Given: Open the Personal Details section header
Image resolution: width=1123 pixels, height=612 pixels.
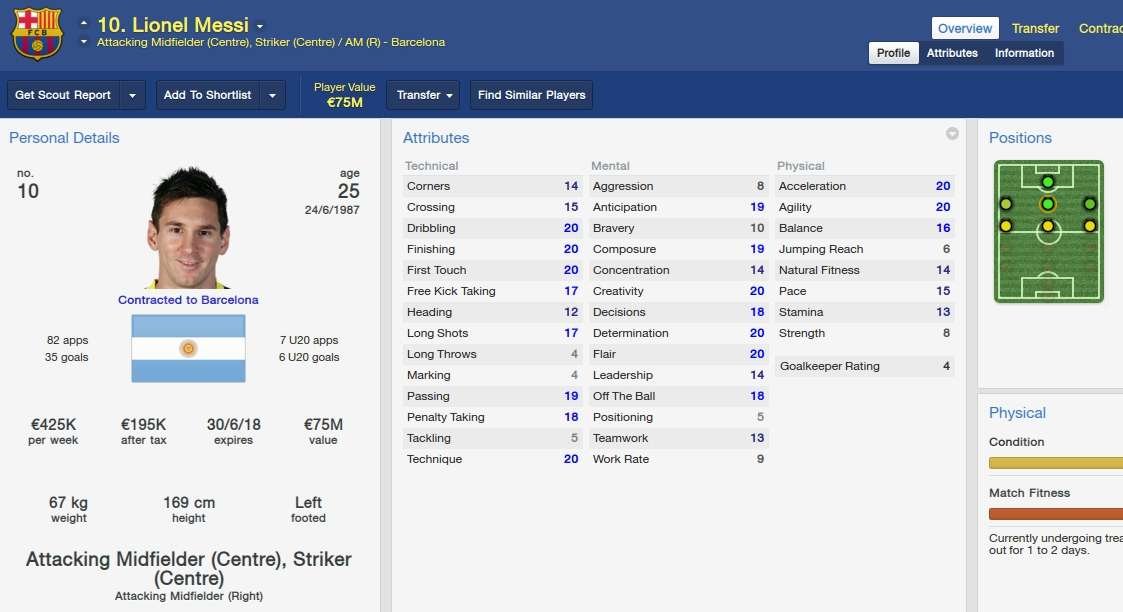Looking at the screenshot, I should click(x=64, y=138).
